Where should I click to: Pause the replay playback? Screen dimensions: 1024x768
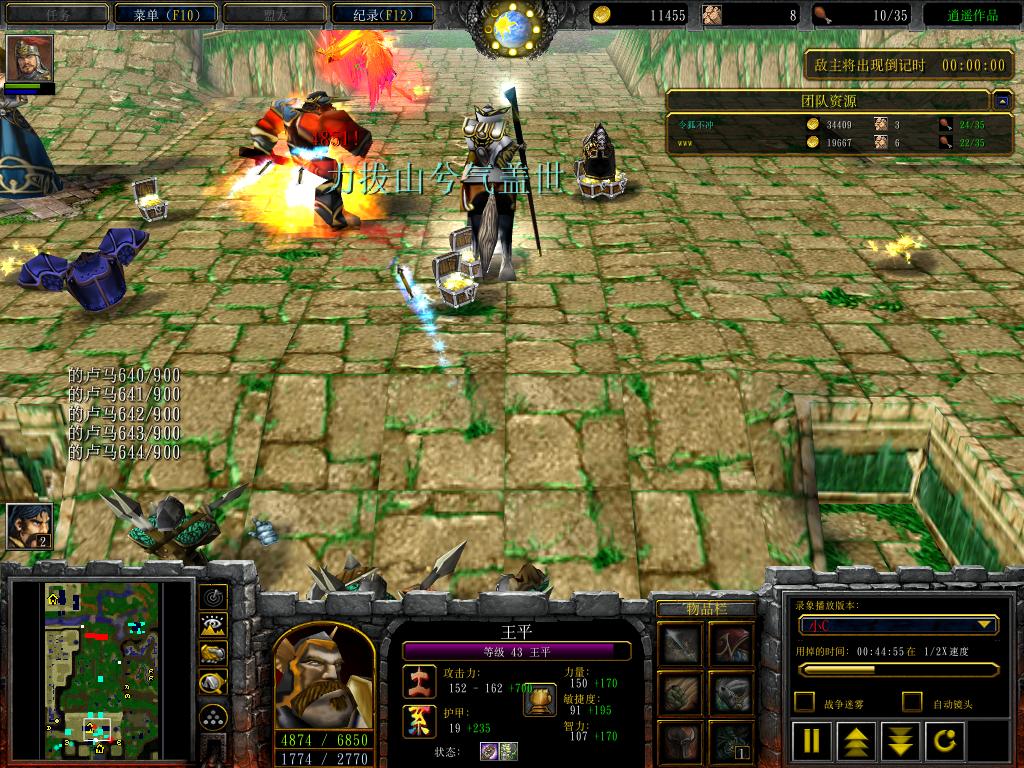point(812,741)
